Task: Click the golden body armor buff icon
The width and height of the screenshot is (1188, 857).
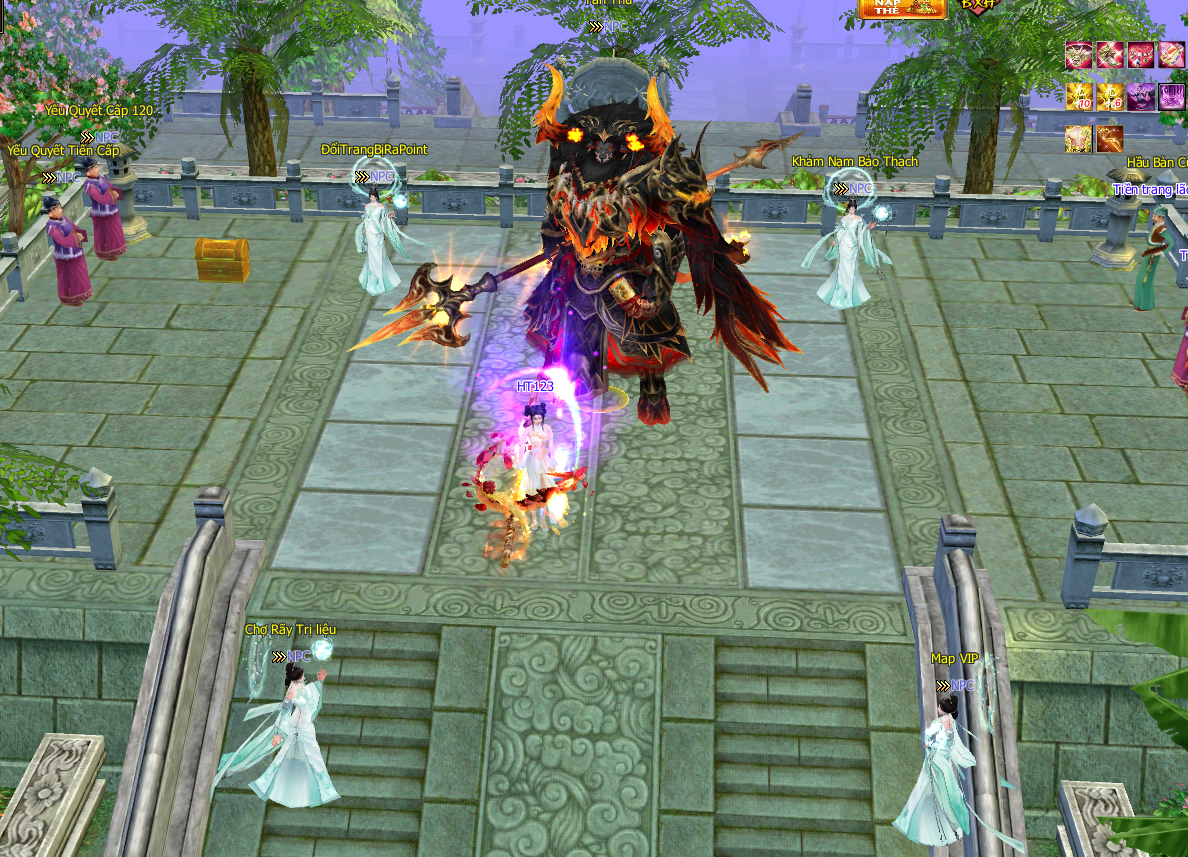Action: point(1079,139)
